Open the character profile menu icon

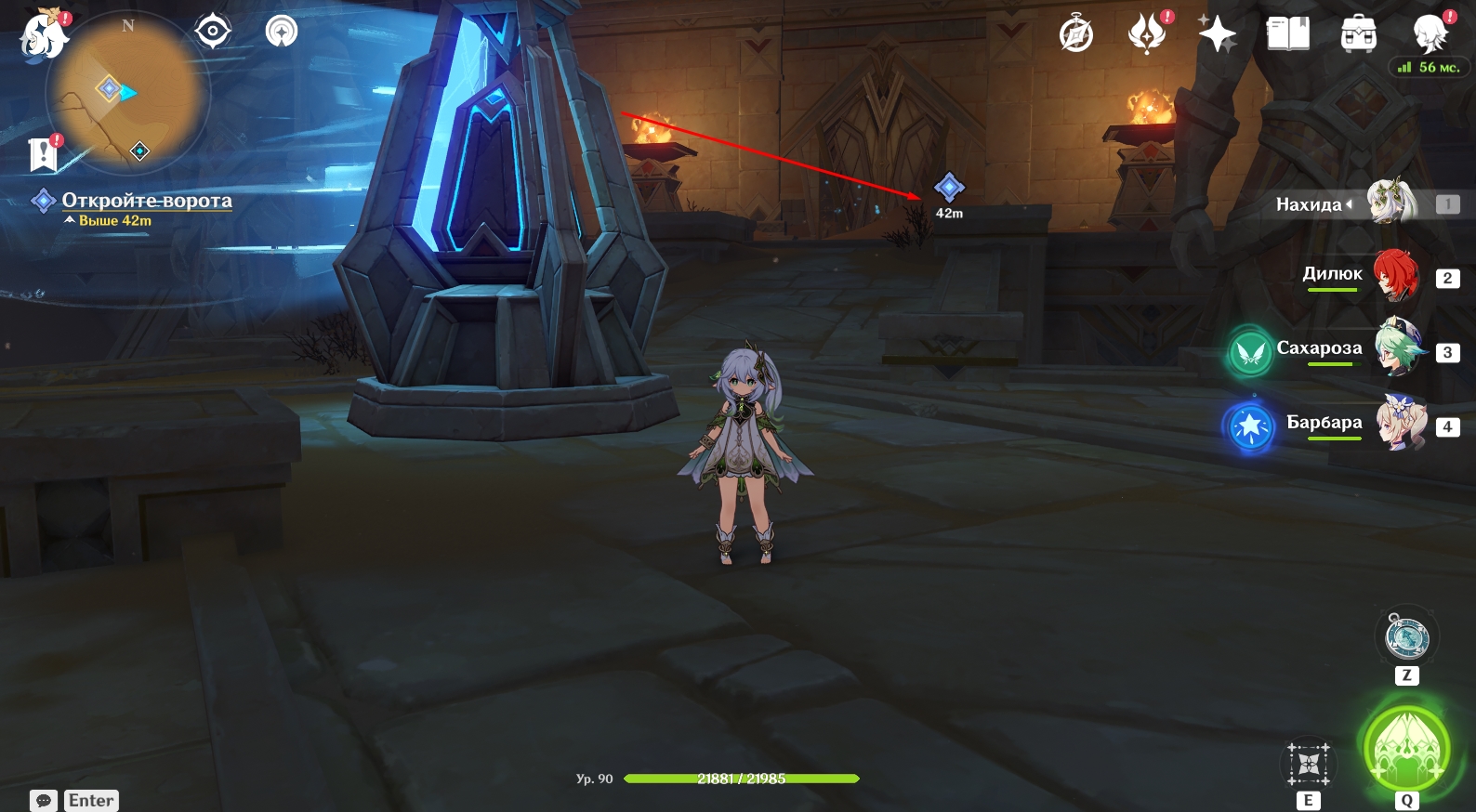1430,34
